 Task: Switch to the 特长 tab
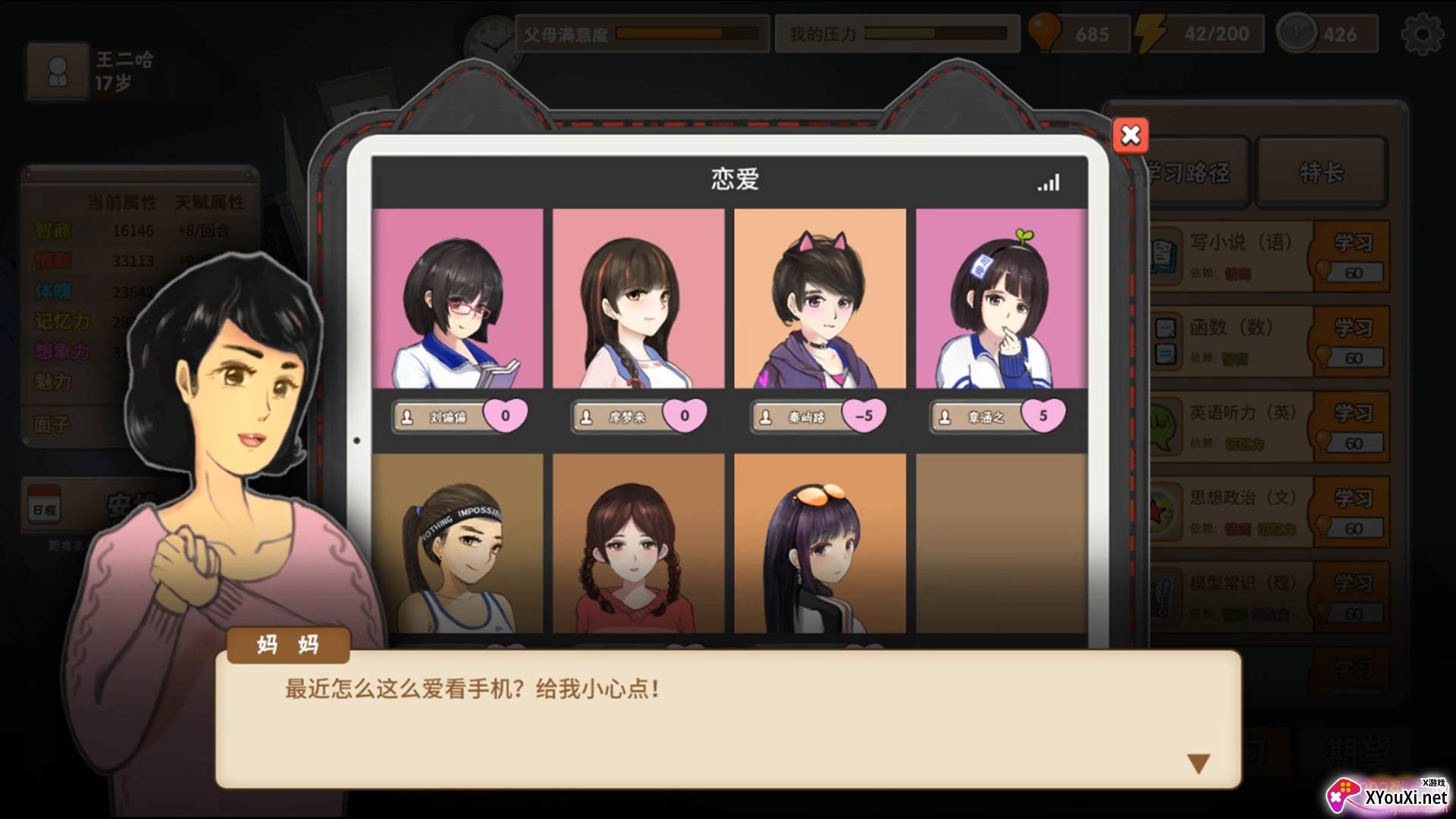(x=1320, y=173)
